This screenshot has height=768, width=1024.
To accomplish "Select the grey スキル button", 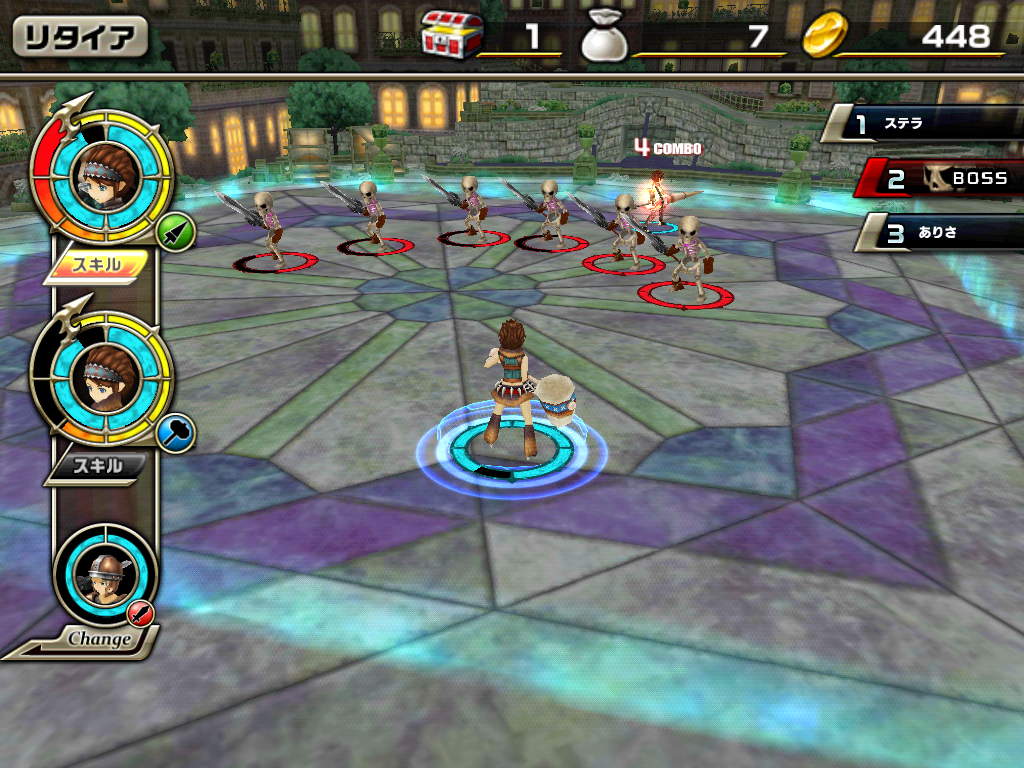I will pos(96,465).
